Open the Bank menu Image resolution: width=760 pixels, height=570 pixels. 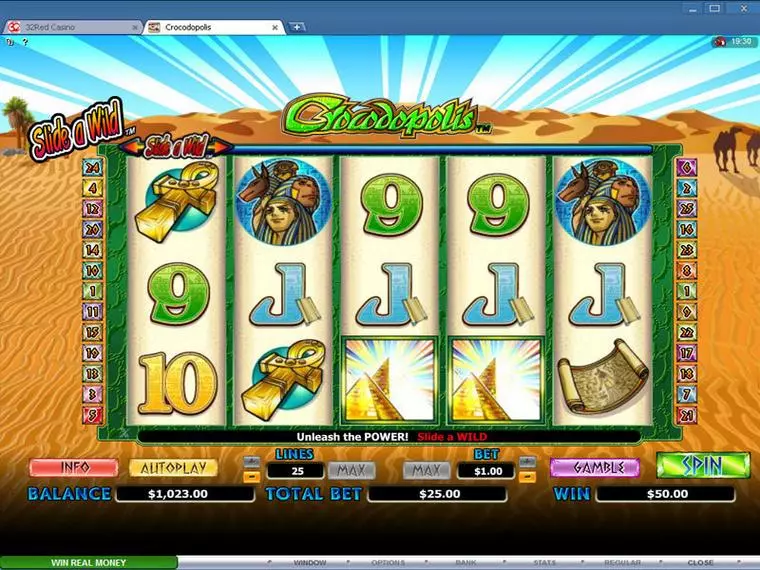coord(466,563)
